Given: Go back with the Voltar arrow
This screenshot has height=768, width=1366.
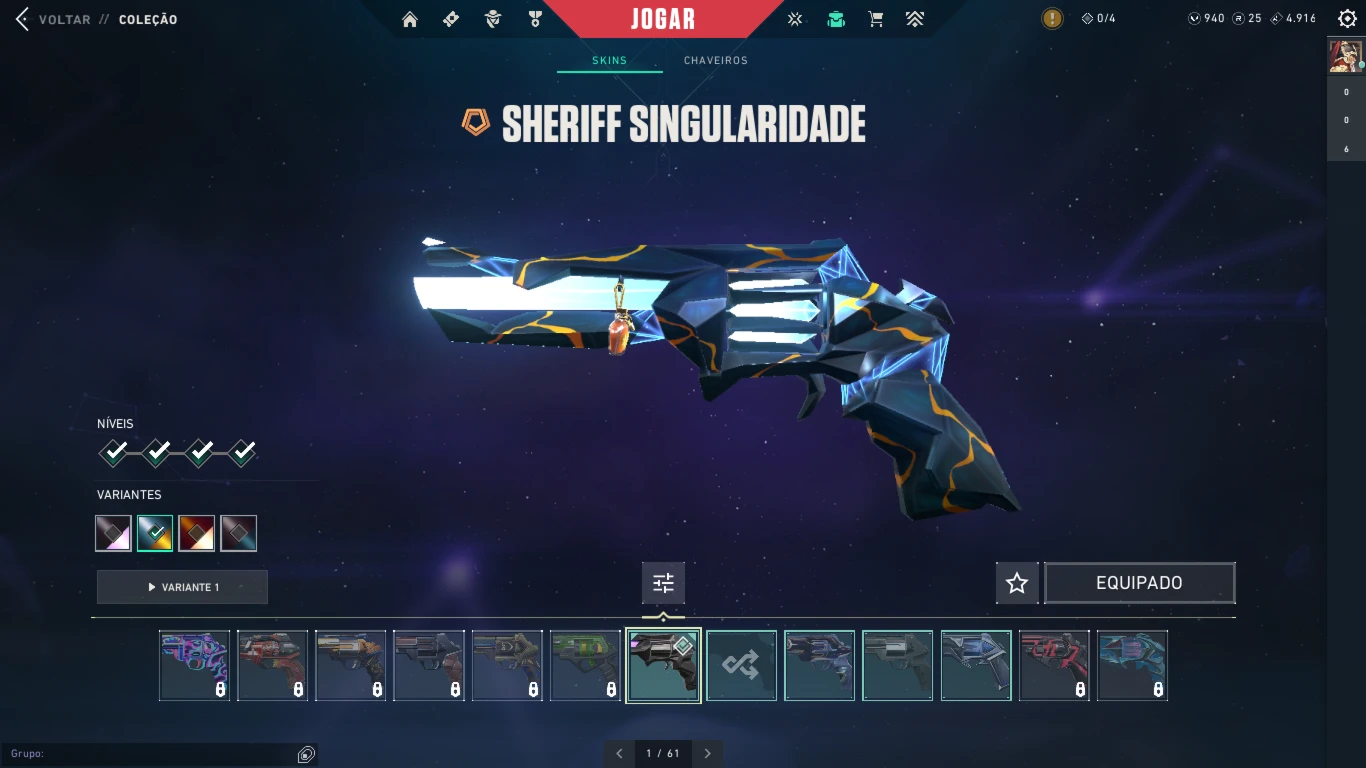Looking at the screenshot, I should [22, 19].
